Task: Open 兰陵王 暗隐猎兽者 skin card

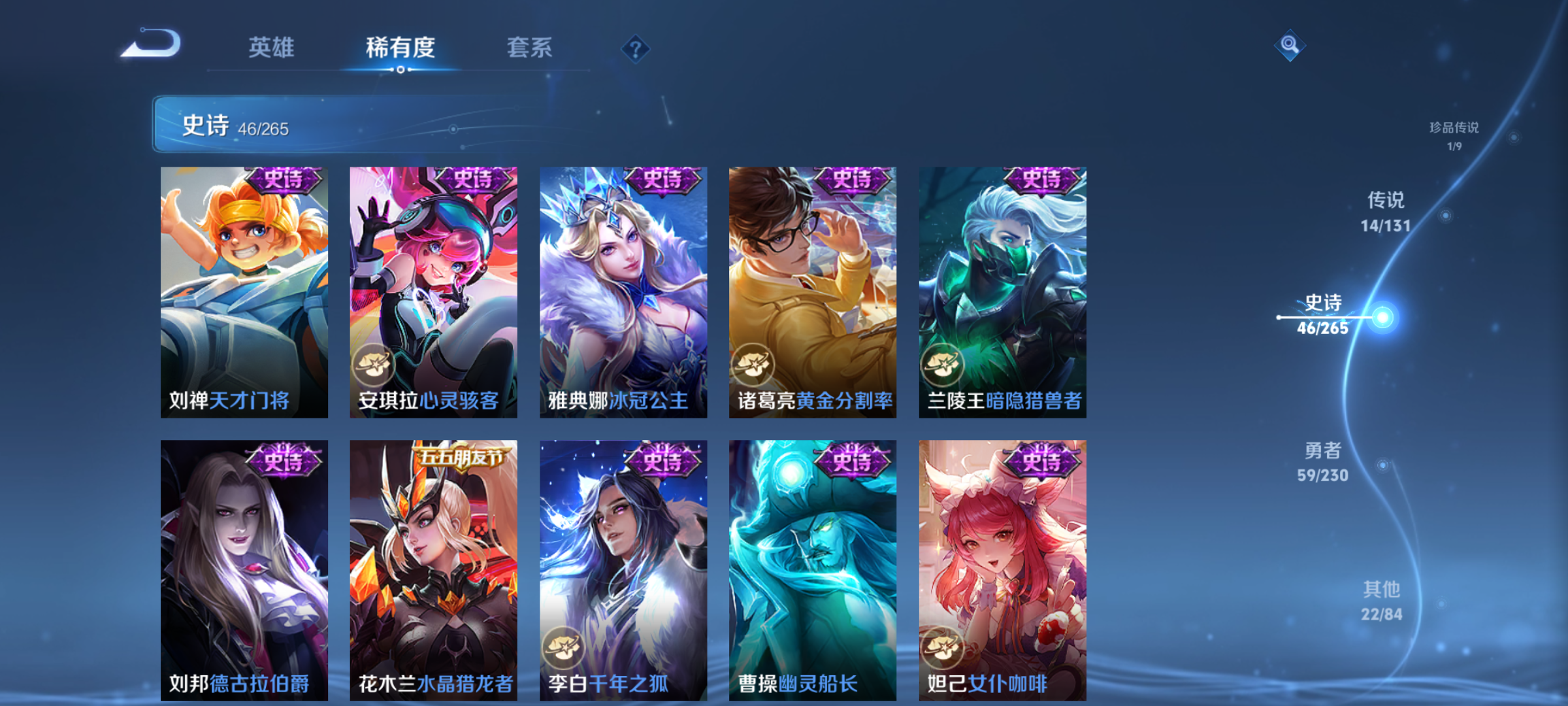Action: 1002,292
